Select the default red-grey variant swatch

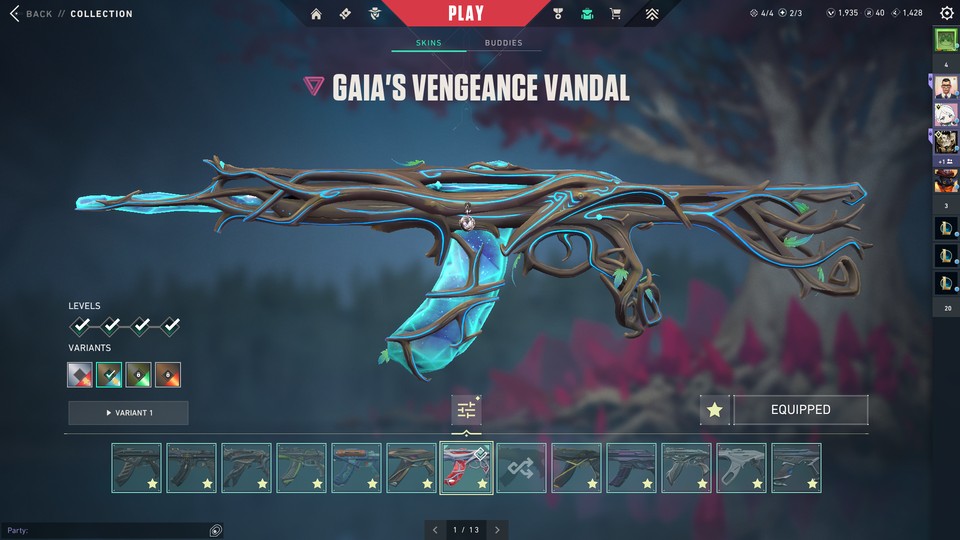[80, 375]
